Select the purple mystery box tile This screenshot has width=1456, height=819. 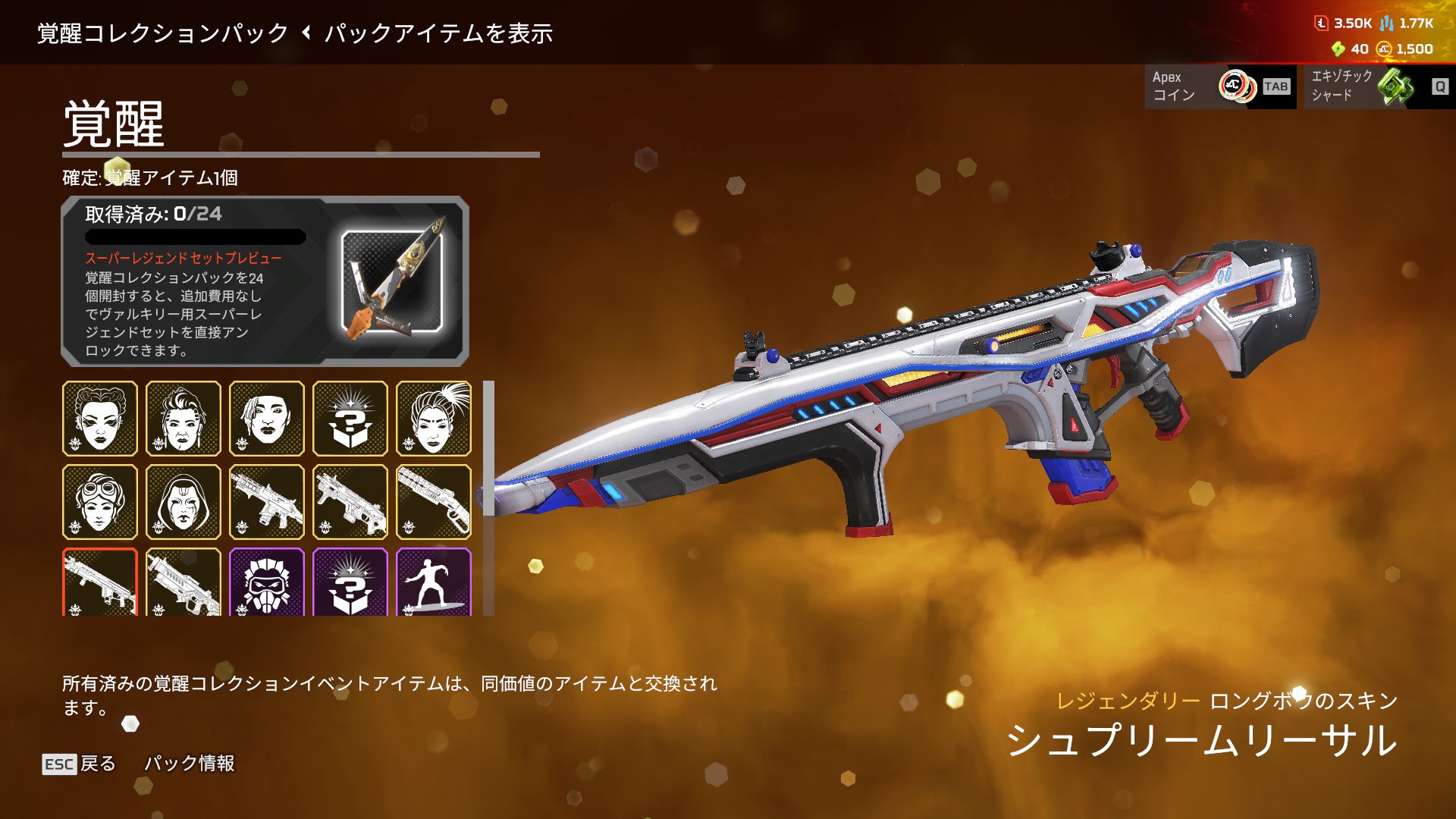coord(350,582)
